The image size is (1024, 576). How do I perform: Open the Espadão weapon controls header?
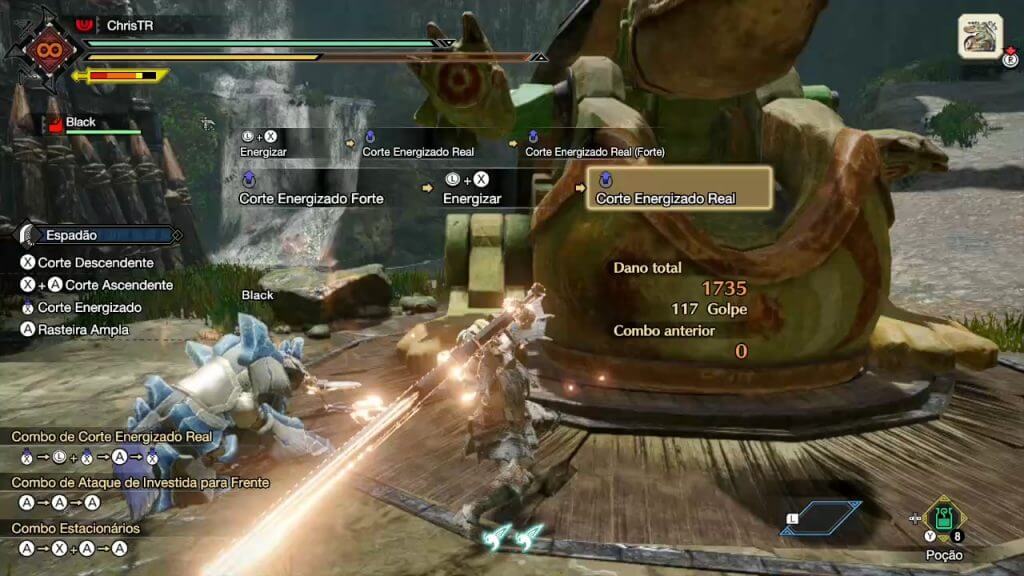98,236
